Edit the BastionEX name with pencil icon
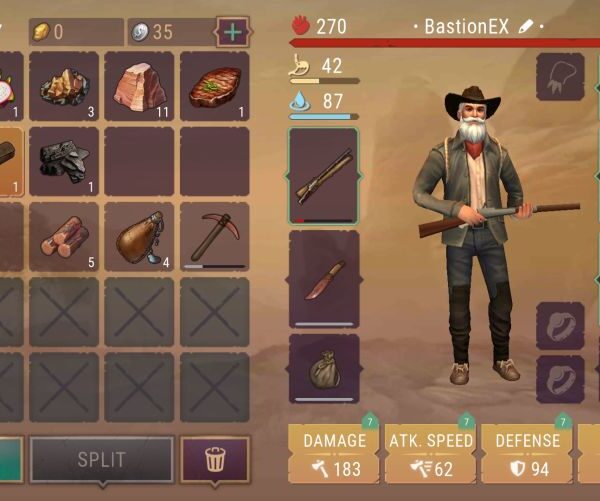The width and height of the screenshot is (600, 501). (x=526, y=27)
